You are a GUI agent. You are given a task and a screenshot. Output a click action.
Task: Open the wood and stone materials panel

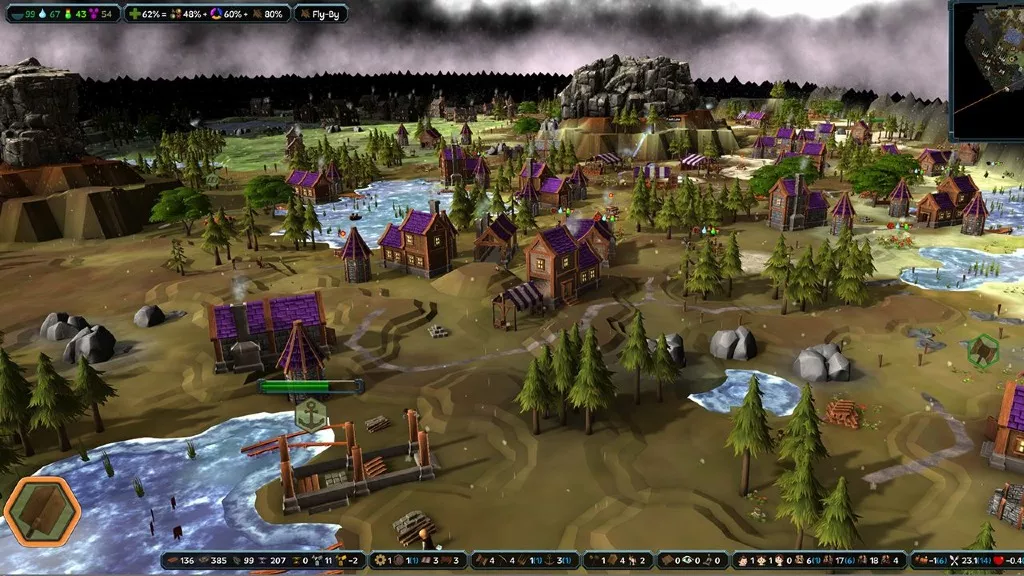[x=263, y=561]
